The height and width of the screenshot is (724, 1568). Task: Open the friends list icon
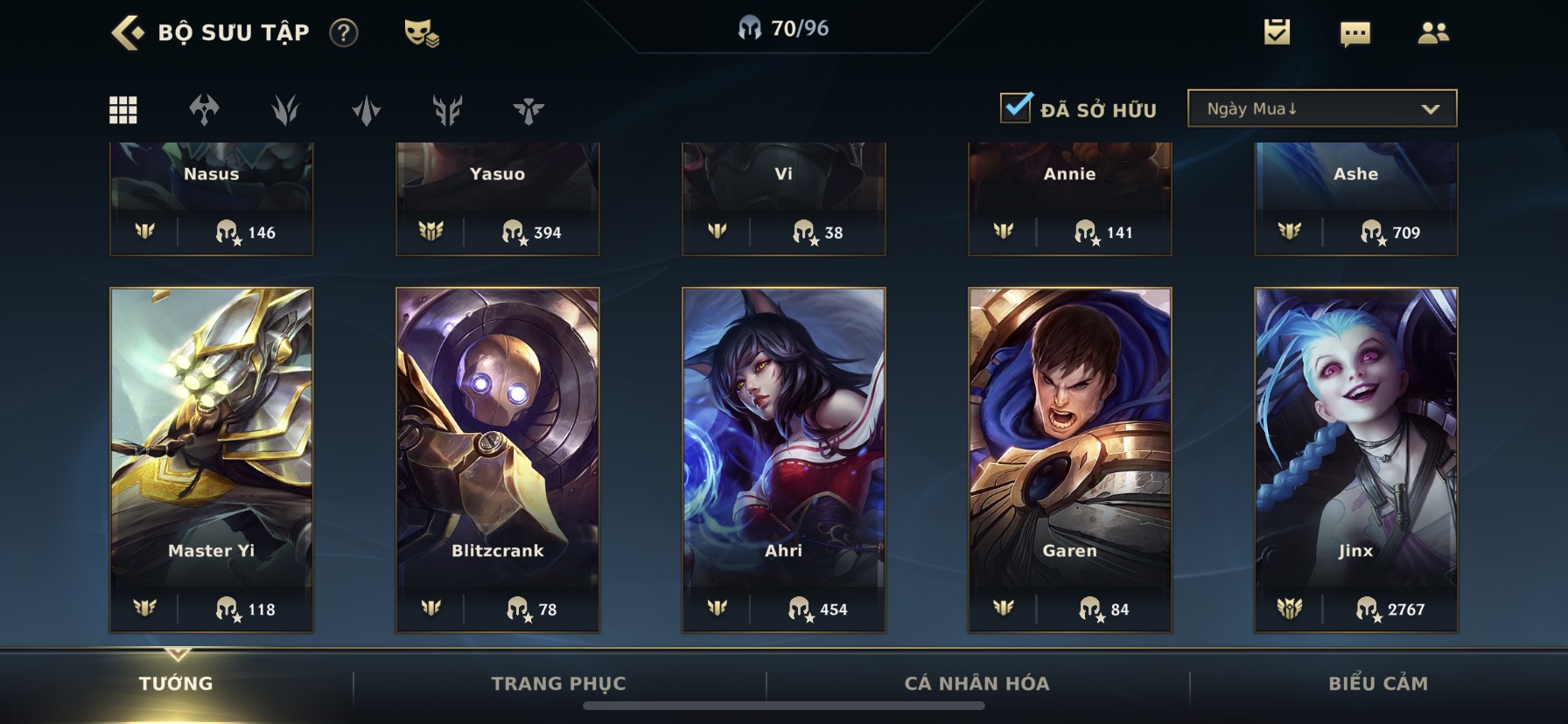click(1432, 33)
